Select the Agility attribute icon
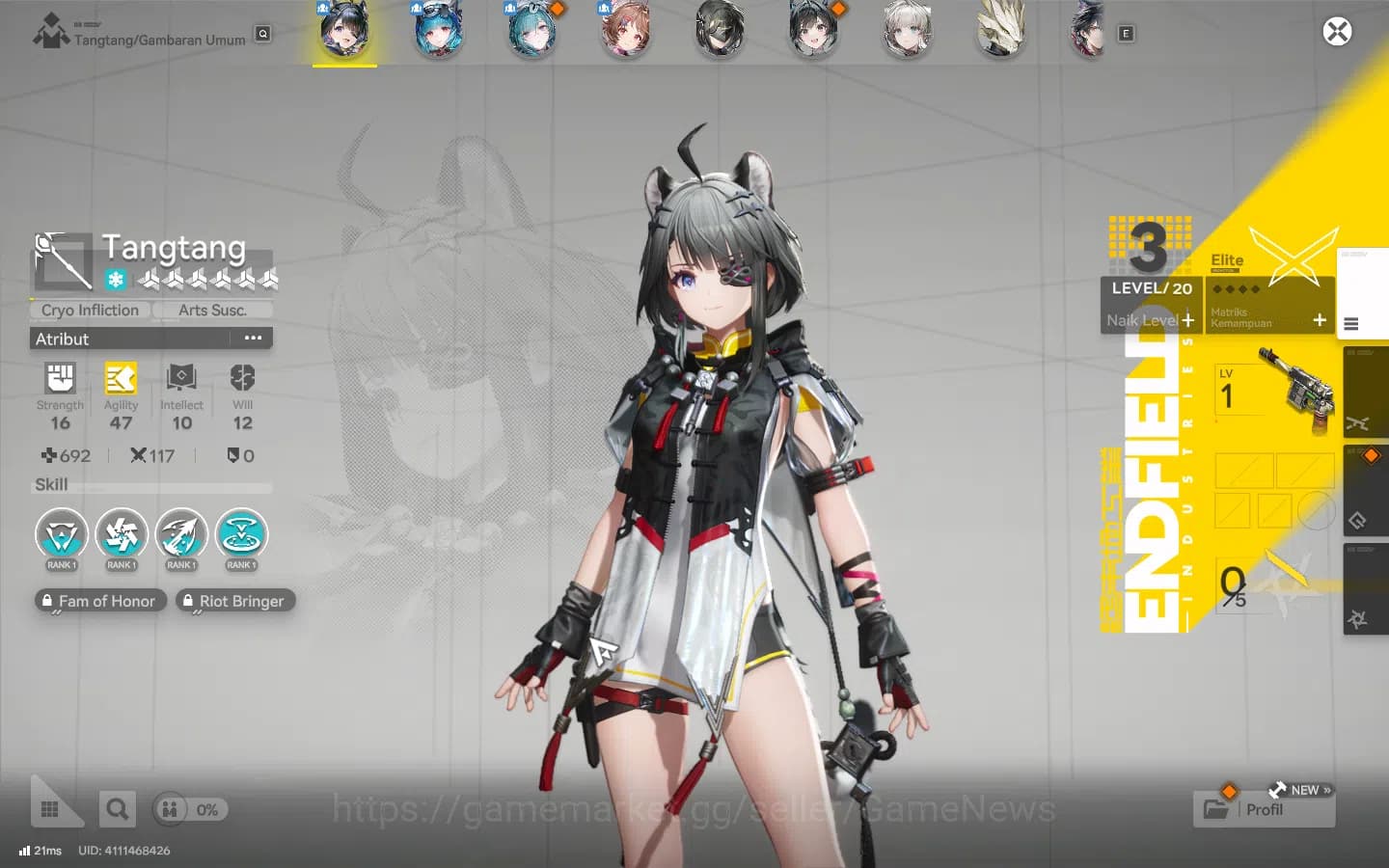This screenshot has height=868, width=1389. coord(121,379)
